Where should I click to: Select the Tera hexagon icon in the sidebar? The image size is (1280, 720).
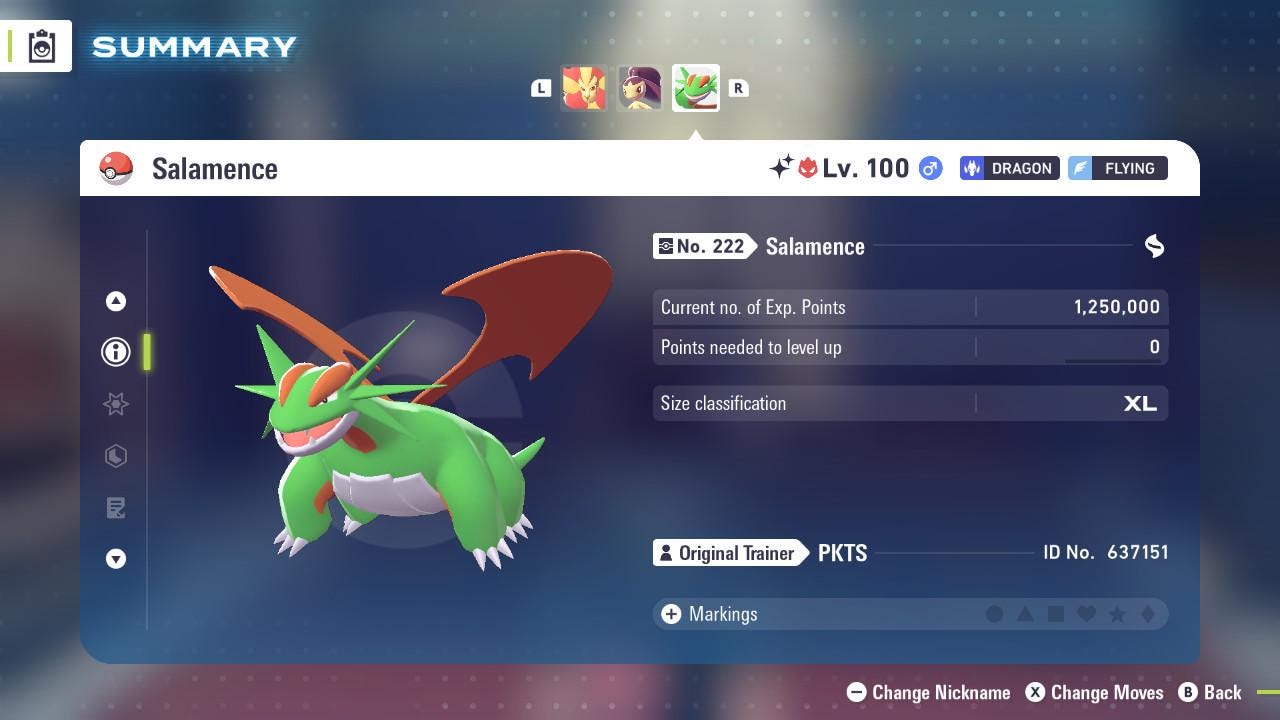(116, 456)
